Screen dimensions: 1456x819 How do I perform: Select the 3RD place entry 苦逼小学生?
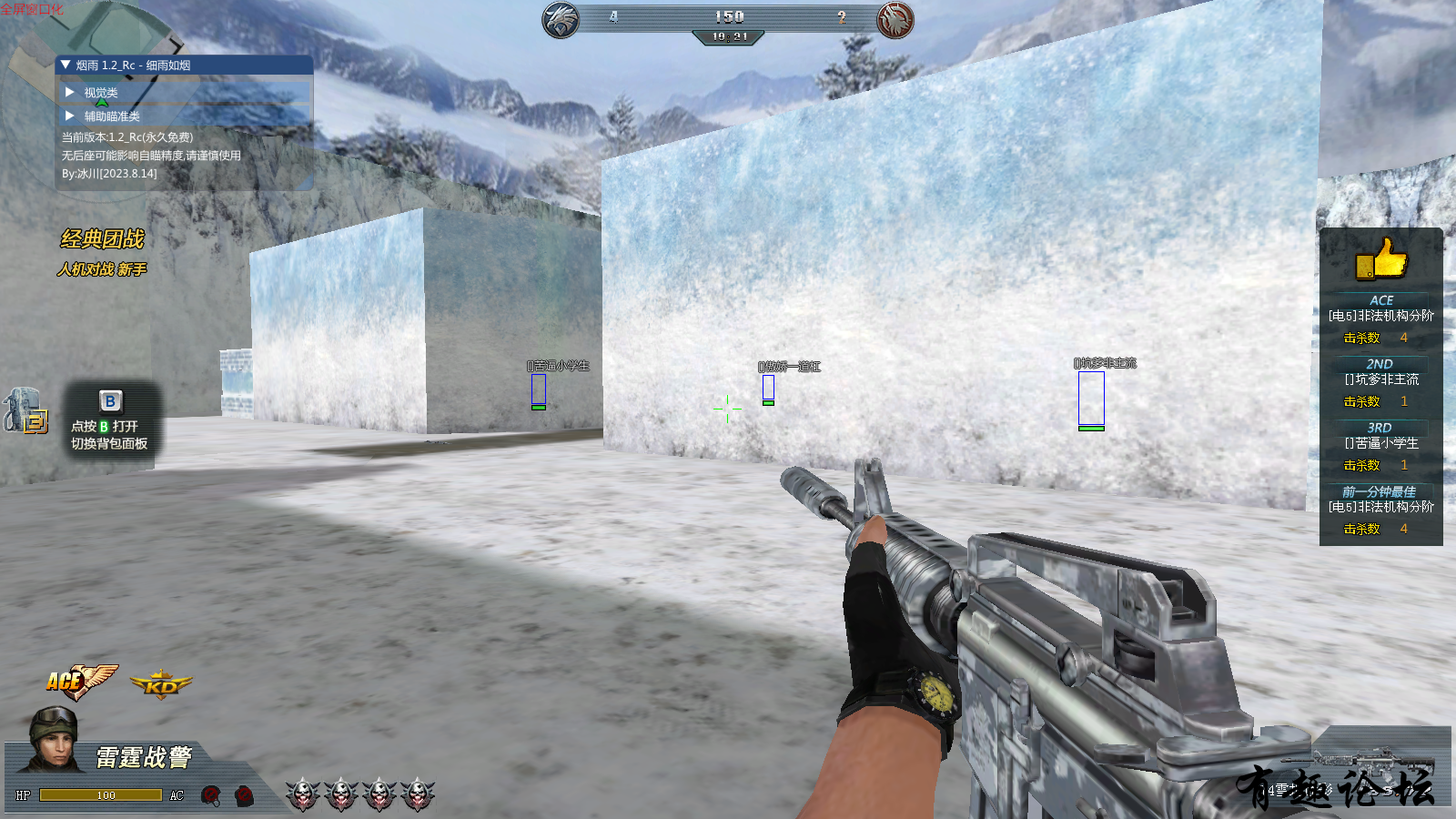click(x=1381, y=443)
